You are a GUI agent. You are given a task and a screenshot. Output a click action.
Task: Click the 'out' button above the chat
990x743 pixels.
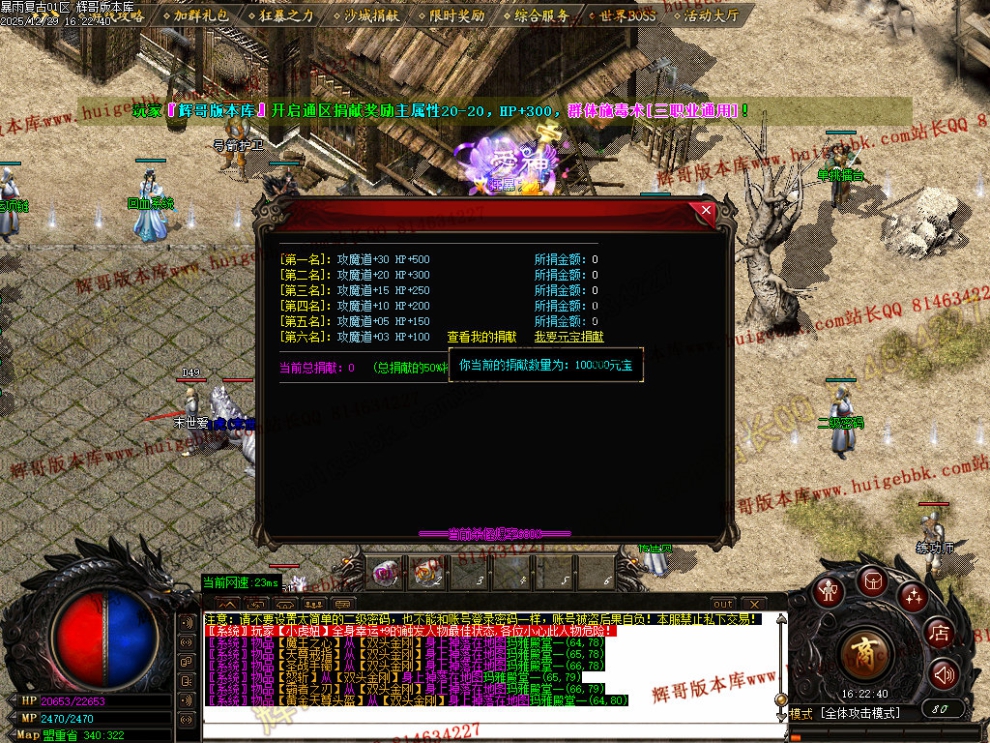point(723,604)
